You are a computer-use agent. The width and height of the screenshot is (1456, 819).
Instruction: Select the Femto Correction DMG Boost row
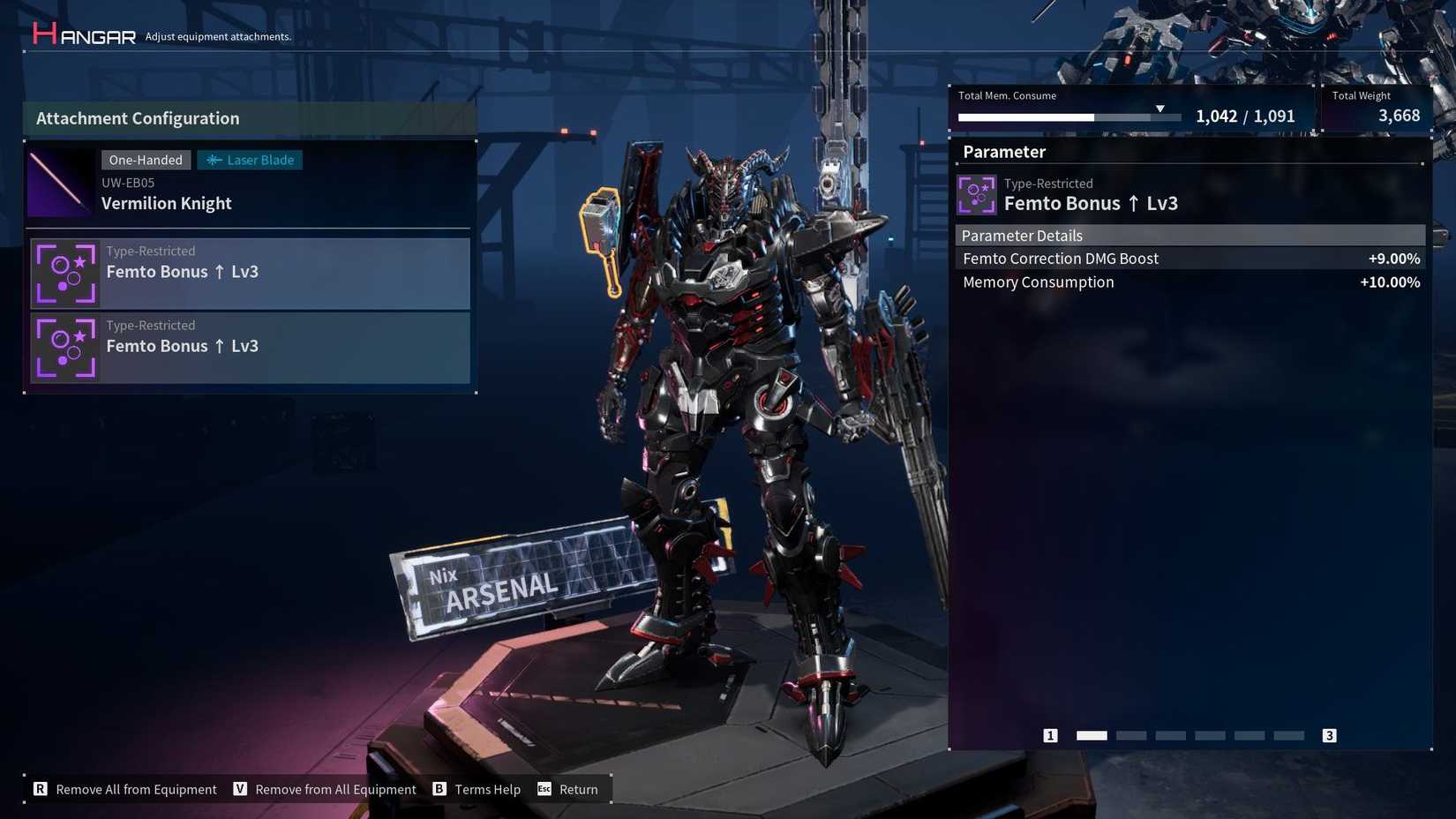point(1190,259)
